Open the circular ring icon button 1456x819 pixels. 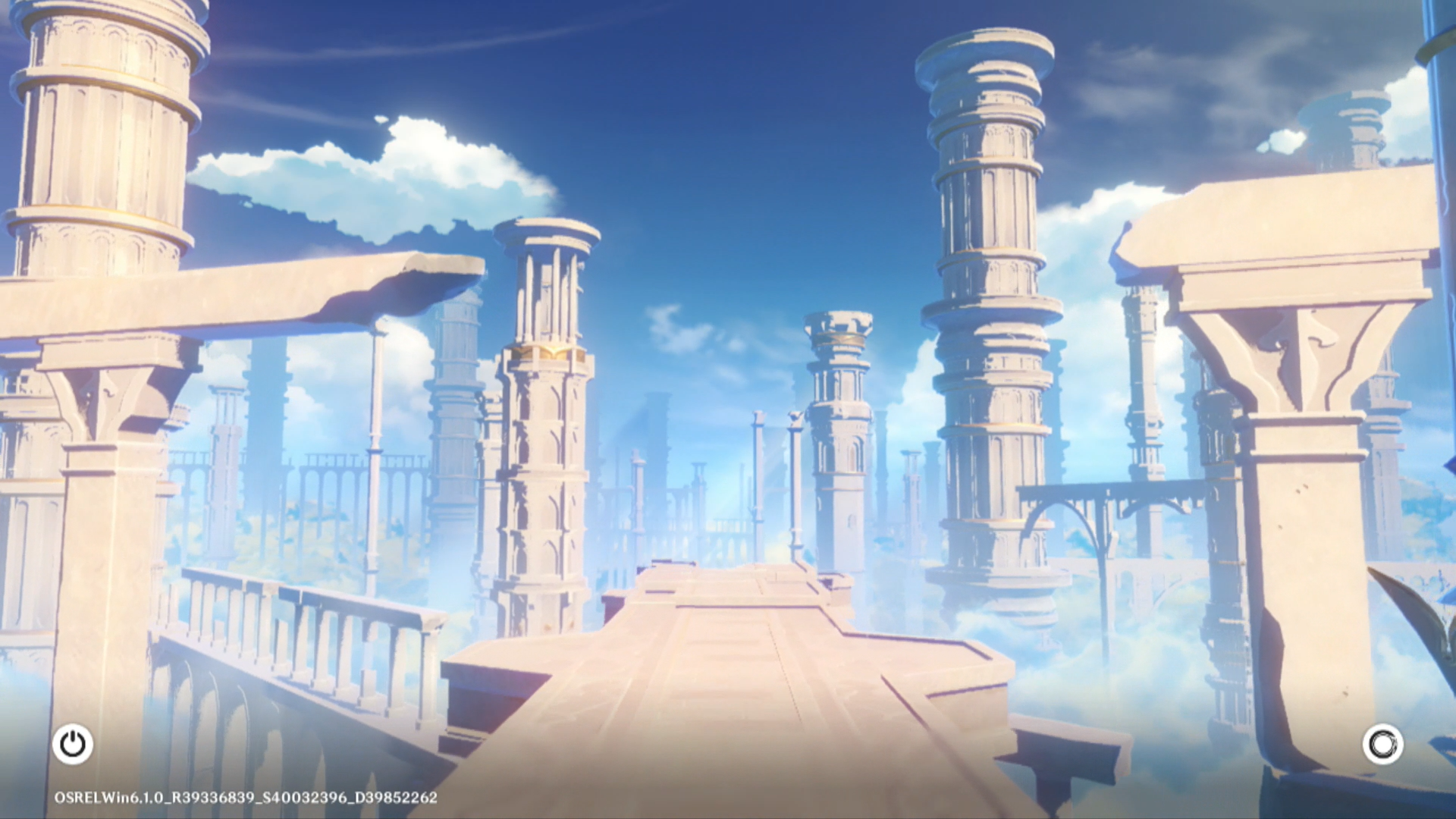click(x=1382, y=744)
